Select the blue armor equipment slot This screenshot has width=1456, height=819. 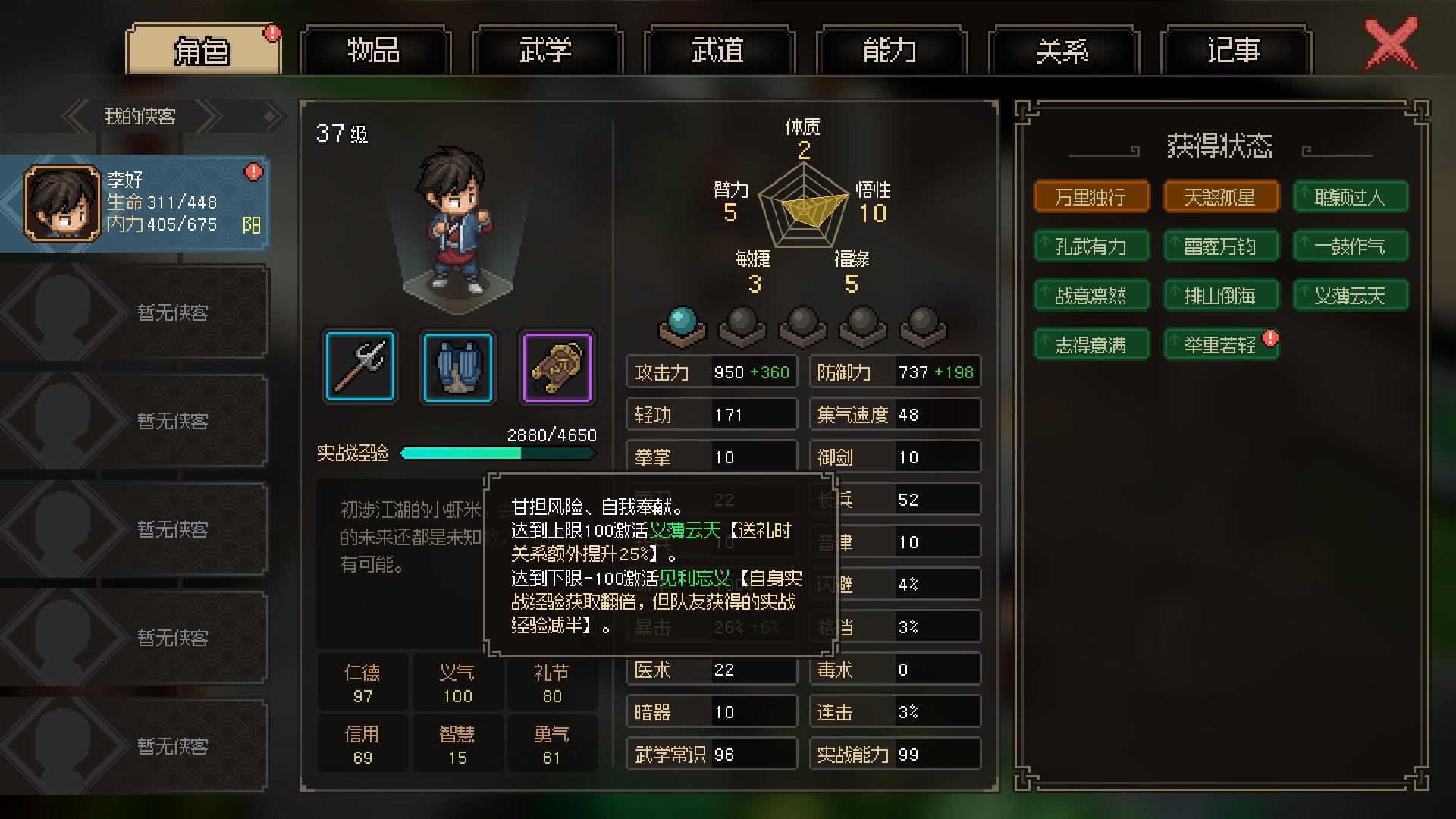click(x=457, y=366)
